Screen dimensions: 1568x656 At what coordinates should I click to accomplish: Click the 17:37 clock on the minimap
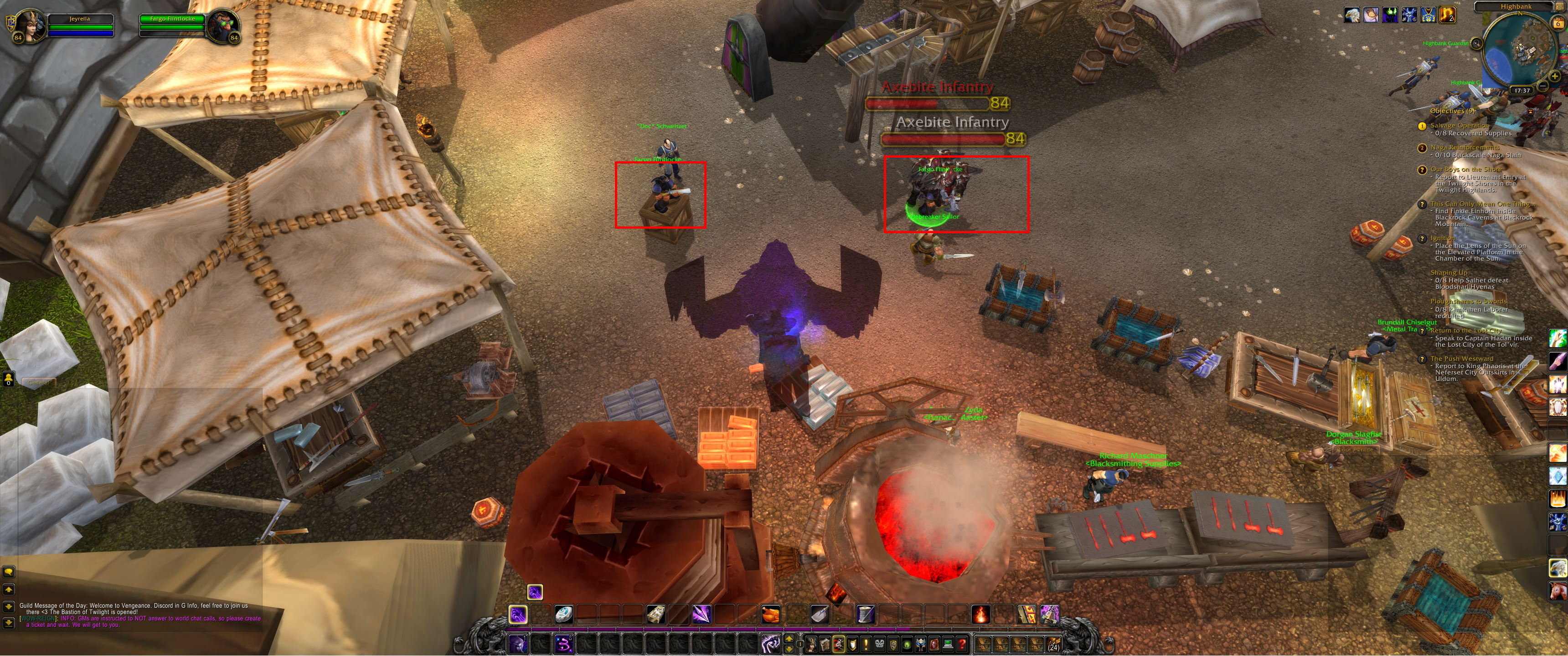pos(1522,90)
